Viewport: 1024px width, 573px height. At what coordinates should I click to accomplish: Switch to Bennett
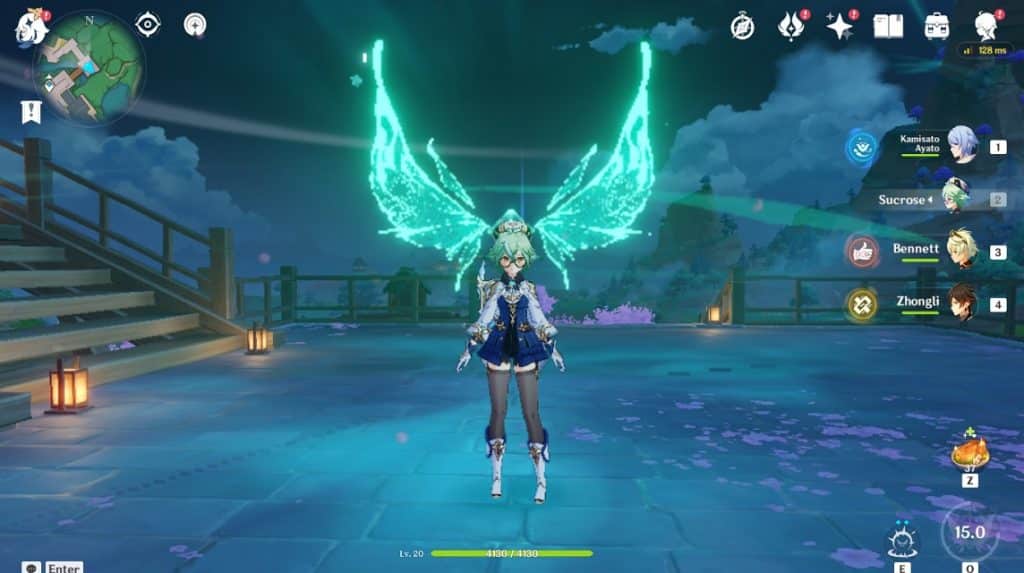(961, 250)
